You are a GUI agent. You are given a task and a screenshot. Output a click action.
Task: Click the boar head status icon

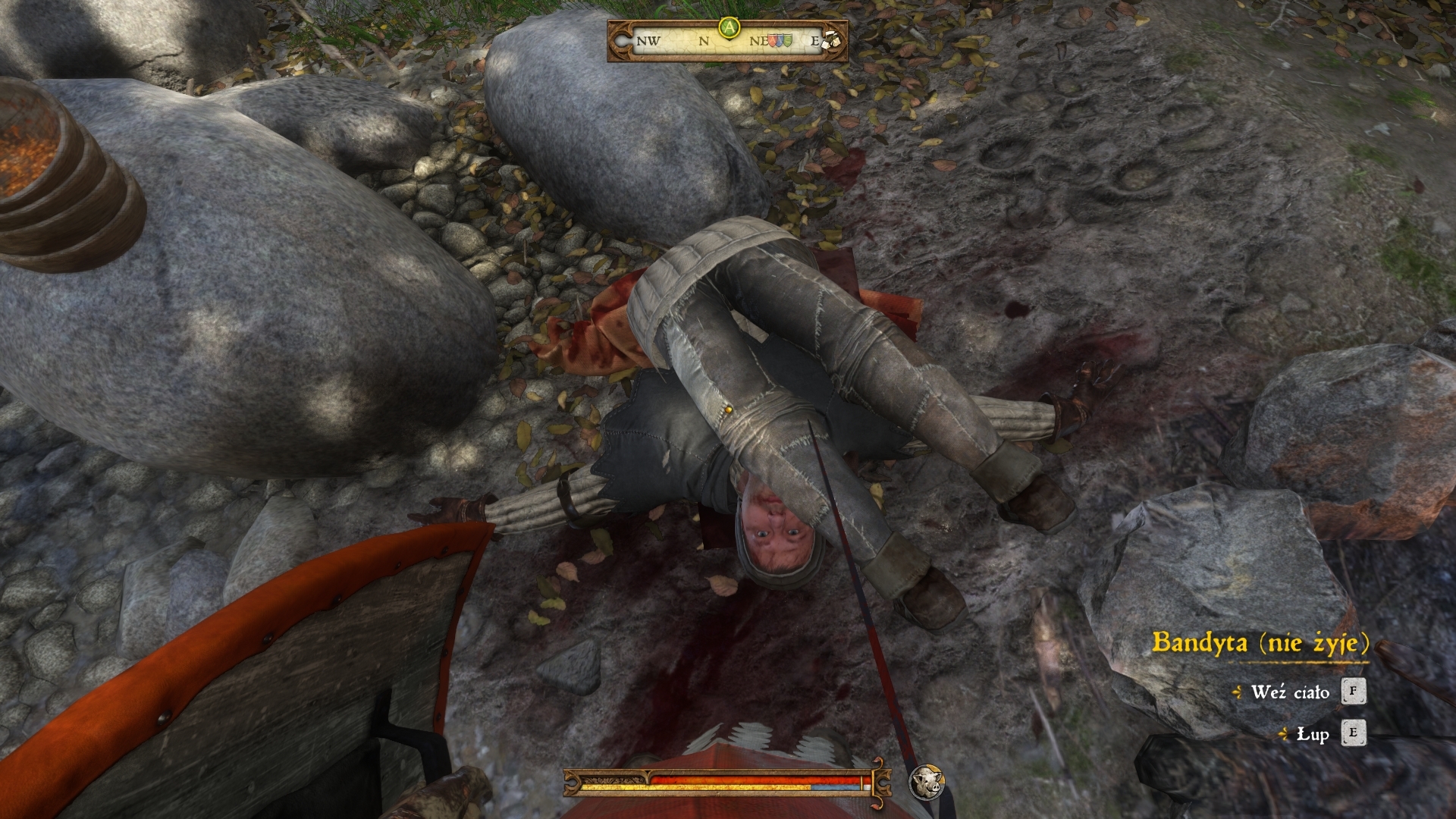[926, 782]
